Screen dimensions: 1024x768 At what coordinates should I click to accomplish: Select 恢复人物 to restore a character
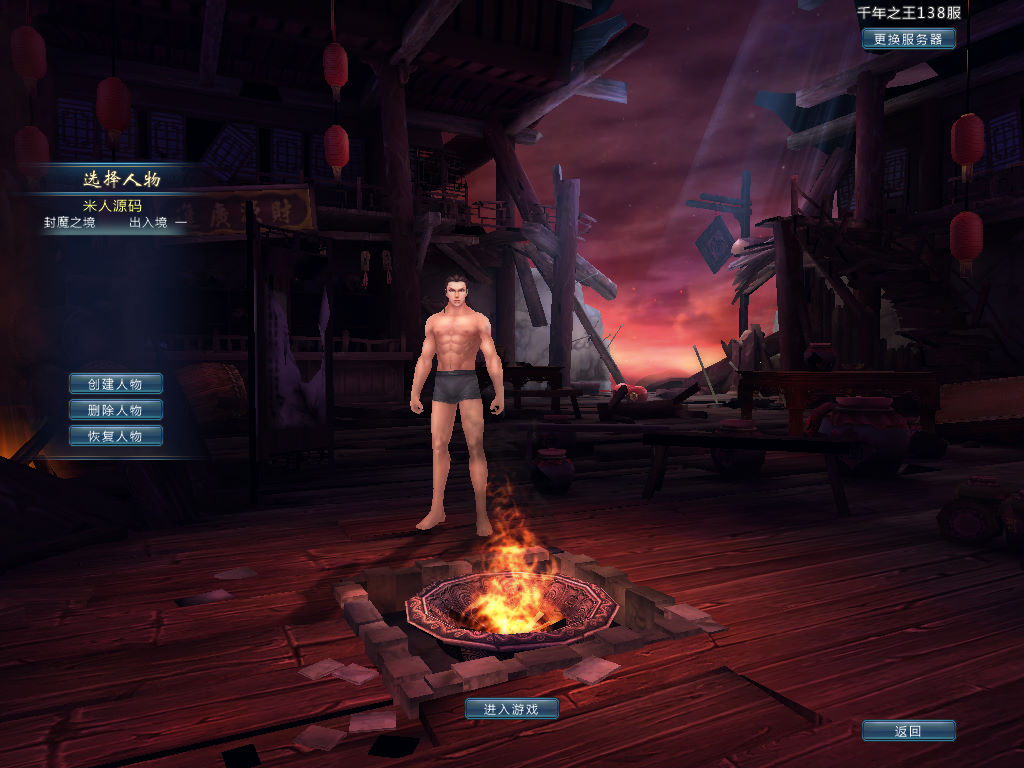pos(115,436)
